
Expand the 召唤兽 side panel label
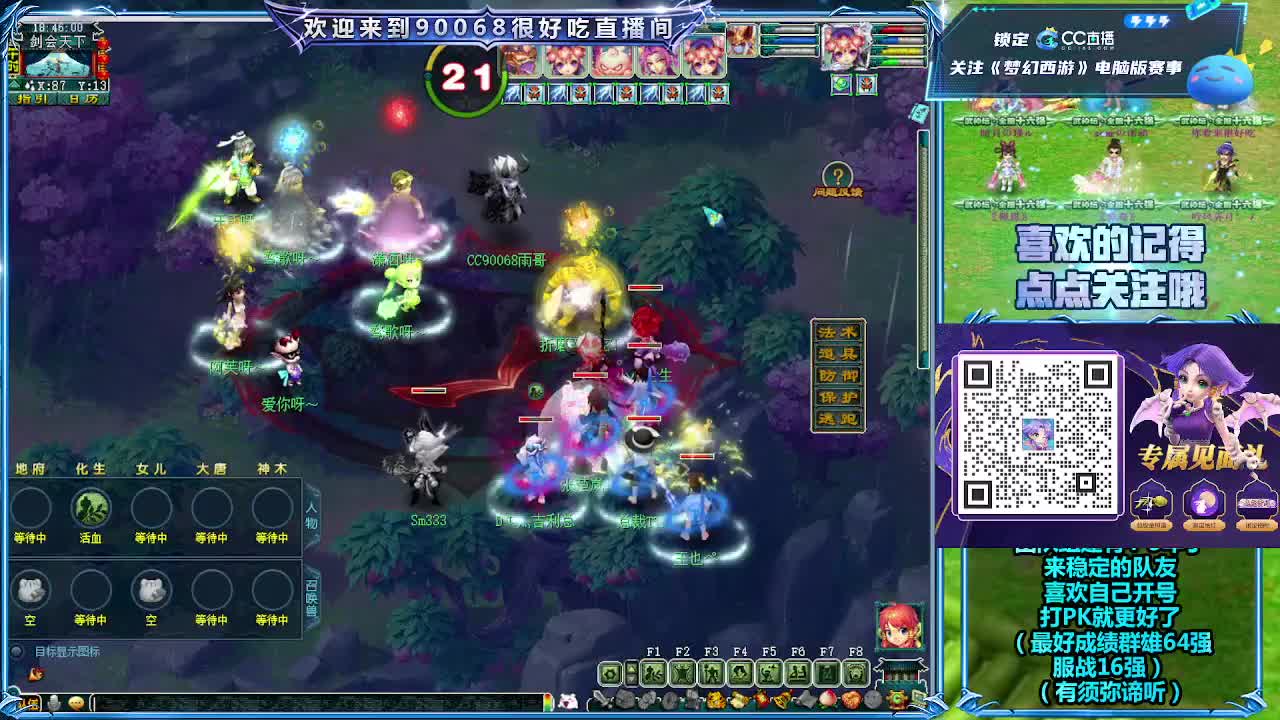pos(311,600)
